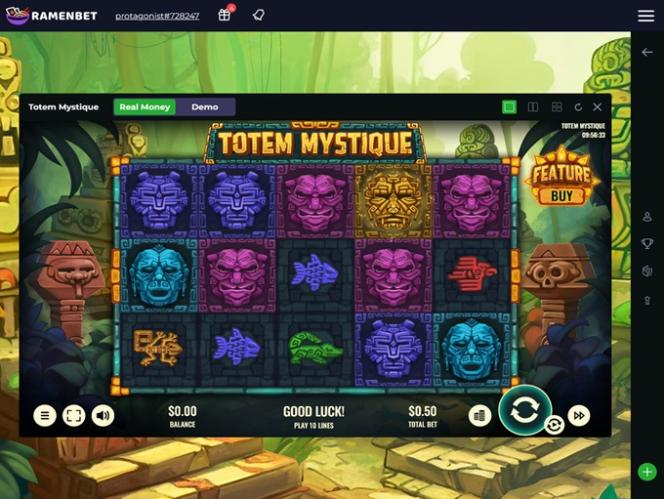This screenshot has width=664, height=499.
Task: Go back using the sidebar arrow
Action: [x=647, y=52]
